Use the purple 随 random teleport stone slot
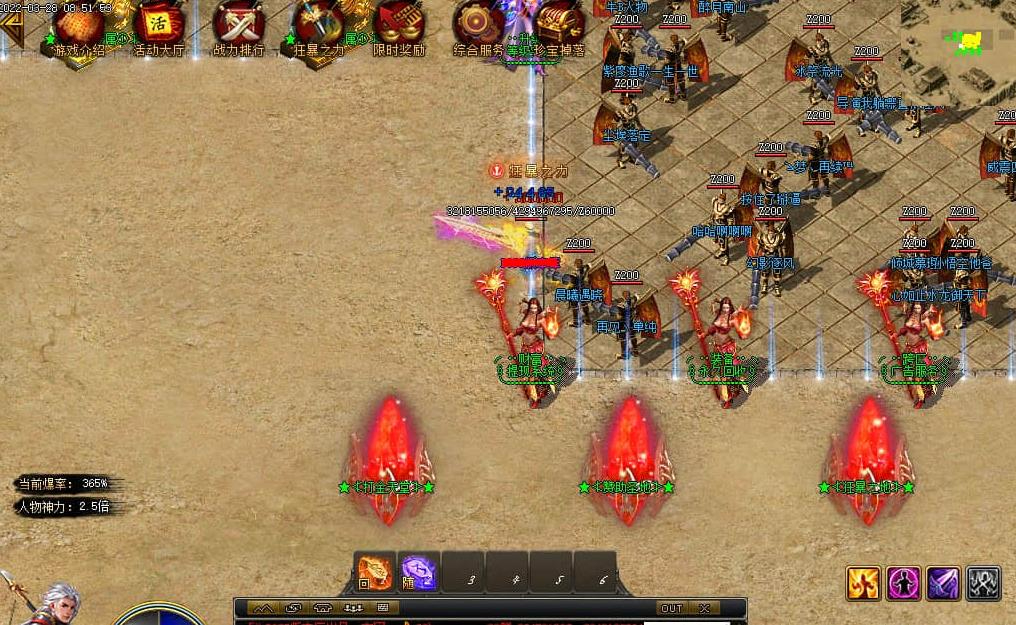The width and height of the screenshot is (1016, 625). click(x=419, y=572)
